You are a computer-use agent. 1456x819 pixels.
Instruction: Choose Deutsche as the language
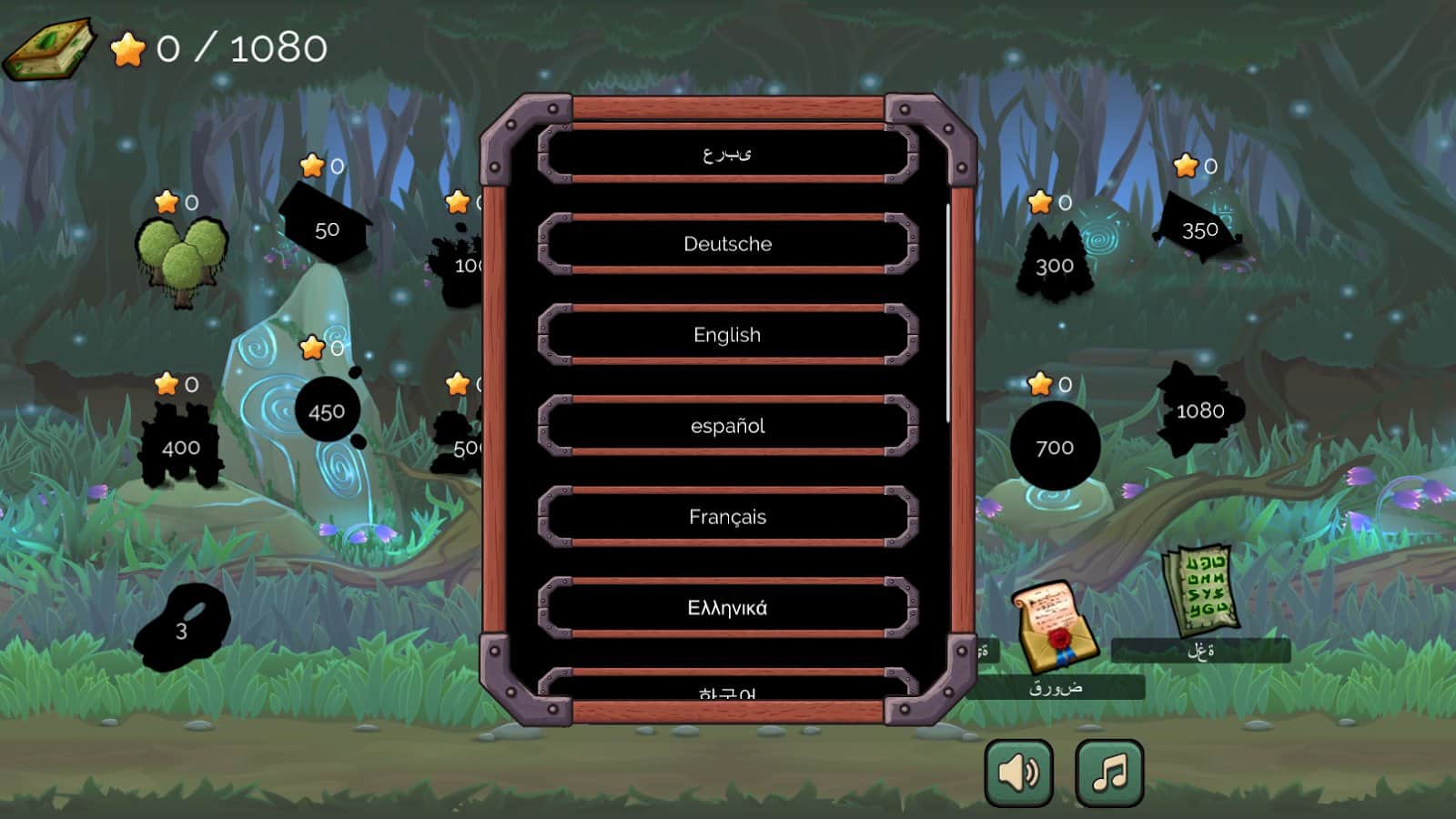[x=725, y=244]
